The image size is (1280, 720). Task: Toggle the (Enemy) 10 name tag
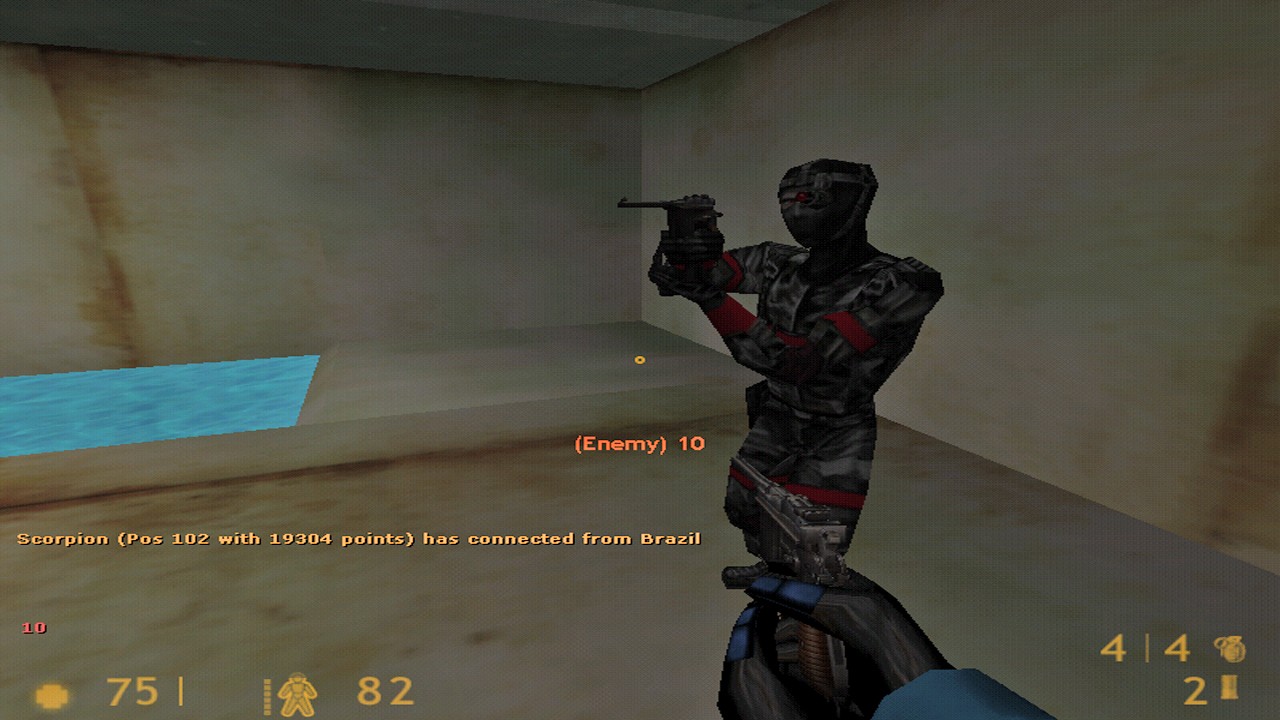tap(638, 444)
